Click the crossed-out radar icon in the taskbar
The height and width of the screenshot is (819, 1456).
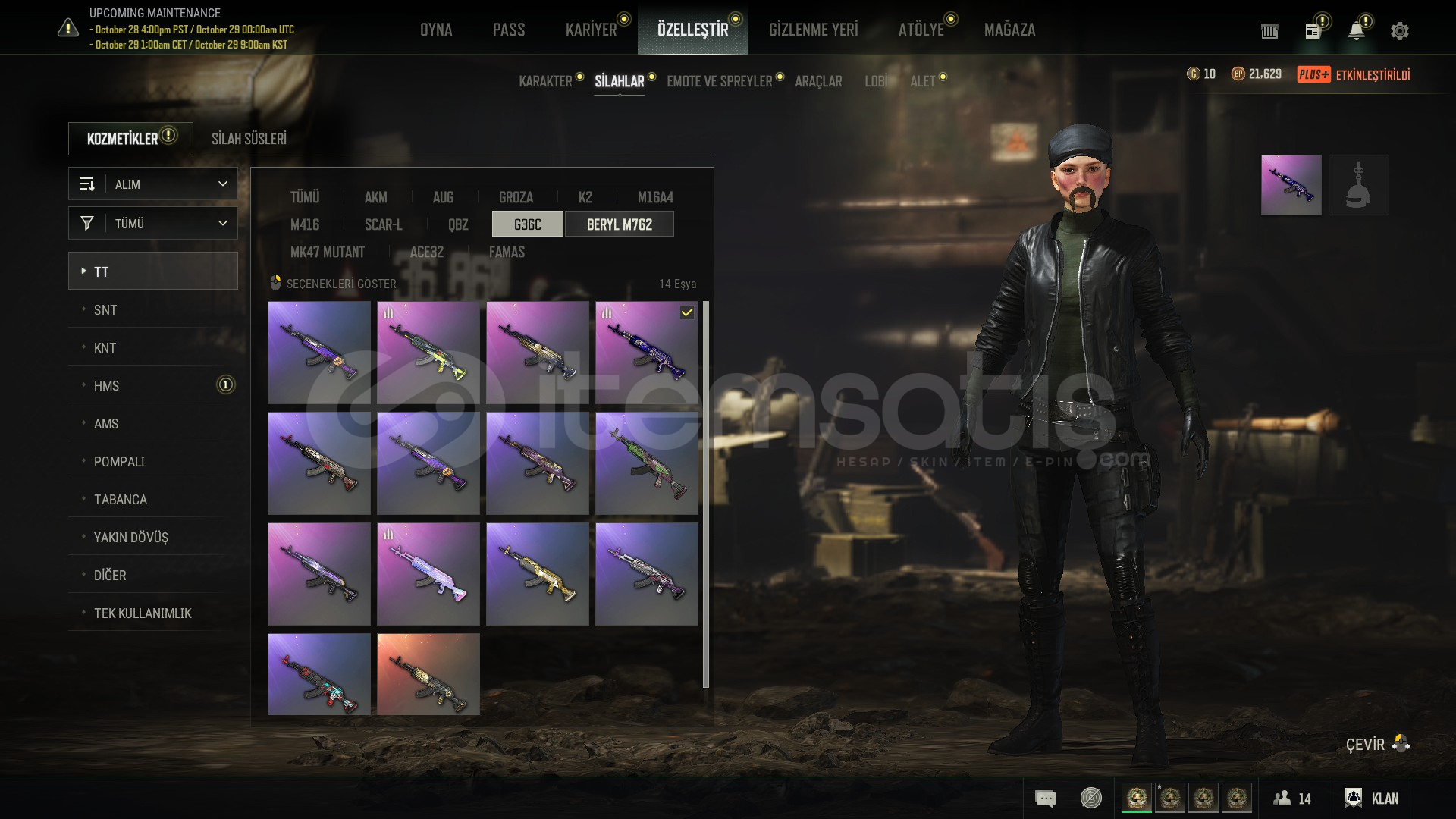pyautogui.click(x=1089, y=798)
